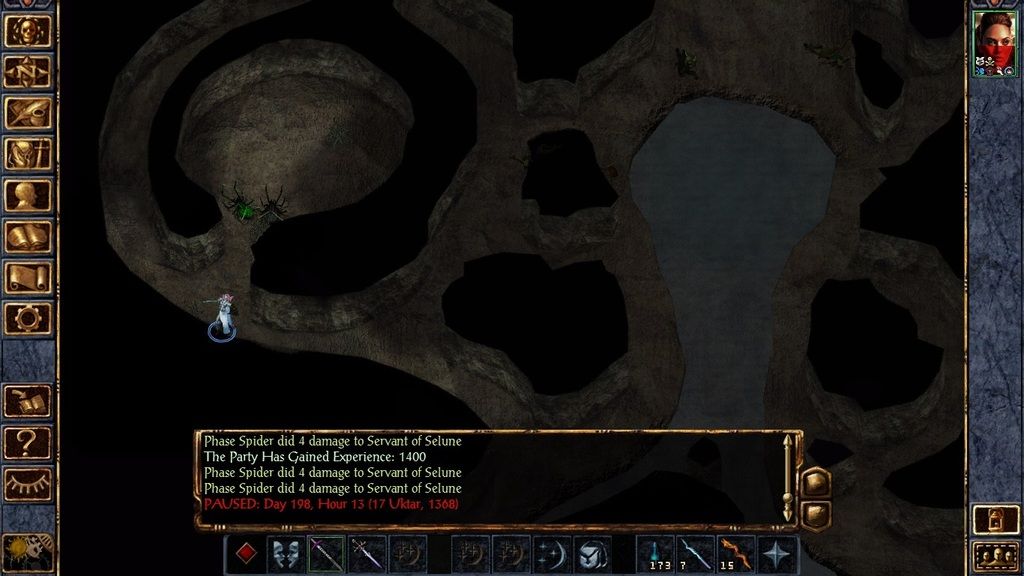
Task: Use the orange quick item with count 15
Action: 736,554
